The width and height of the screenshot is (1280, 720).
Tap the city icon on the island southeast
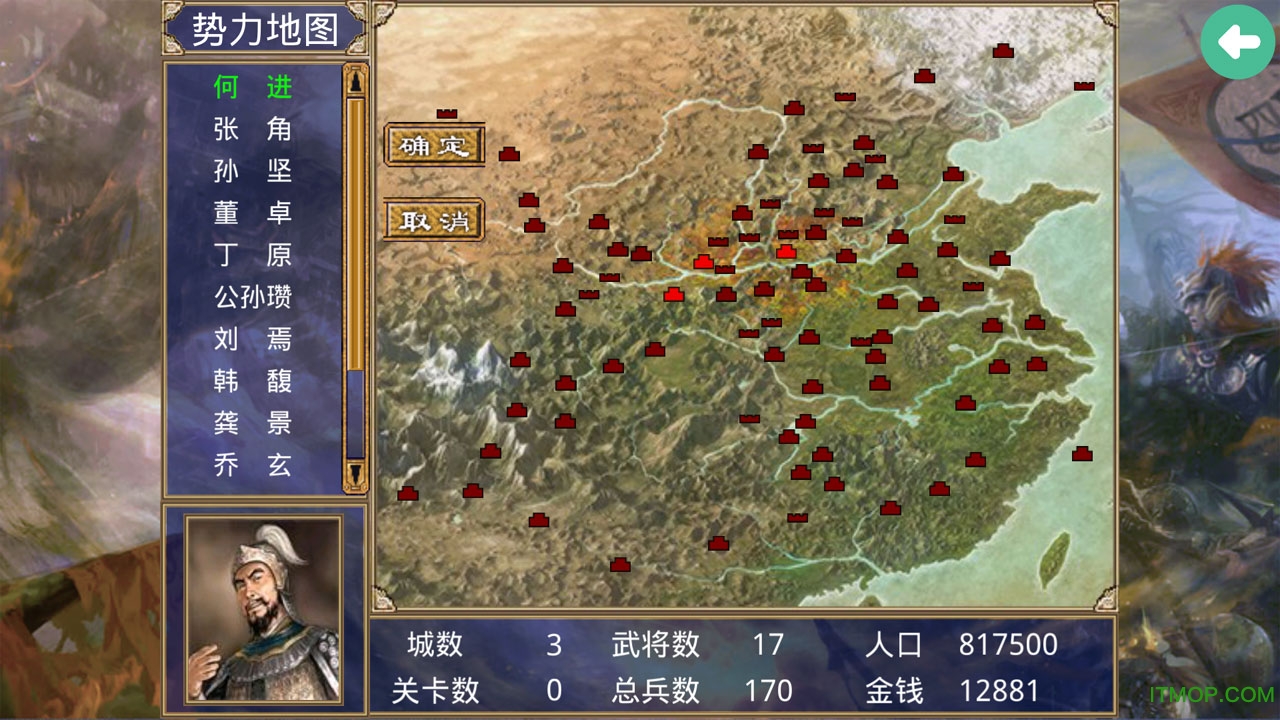tap(1083, 453)
